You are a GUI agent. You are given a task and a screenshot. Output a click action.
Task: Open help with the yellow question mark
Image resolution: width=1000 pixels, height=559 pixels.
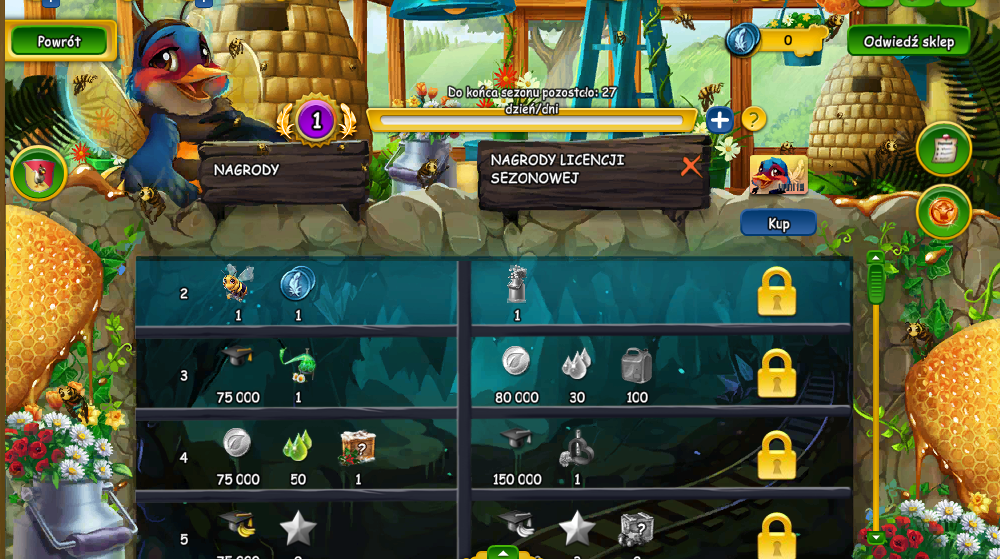point(753,120)
